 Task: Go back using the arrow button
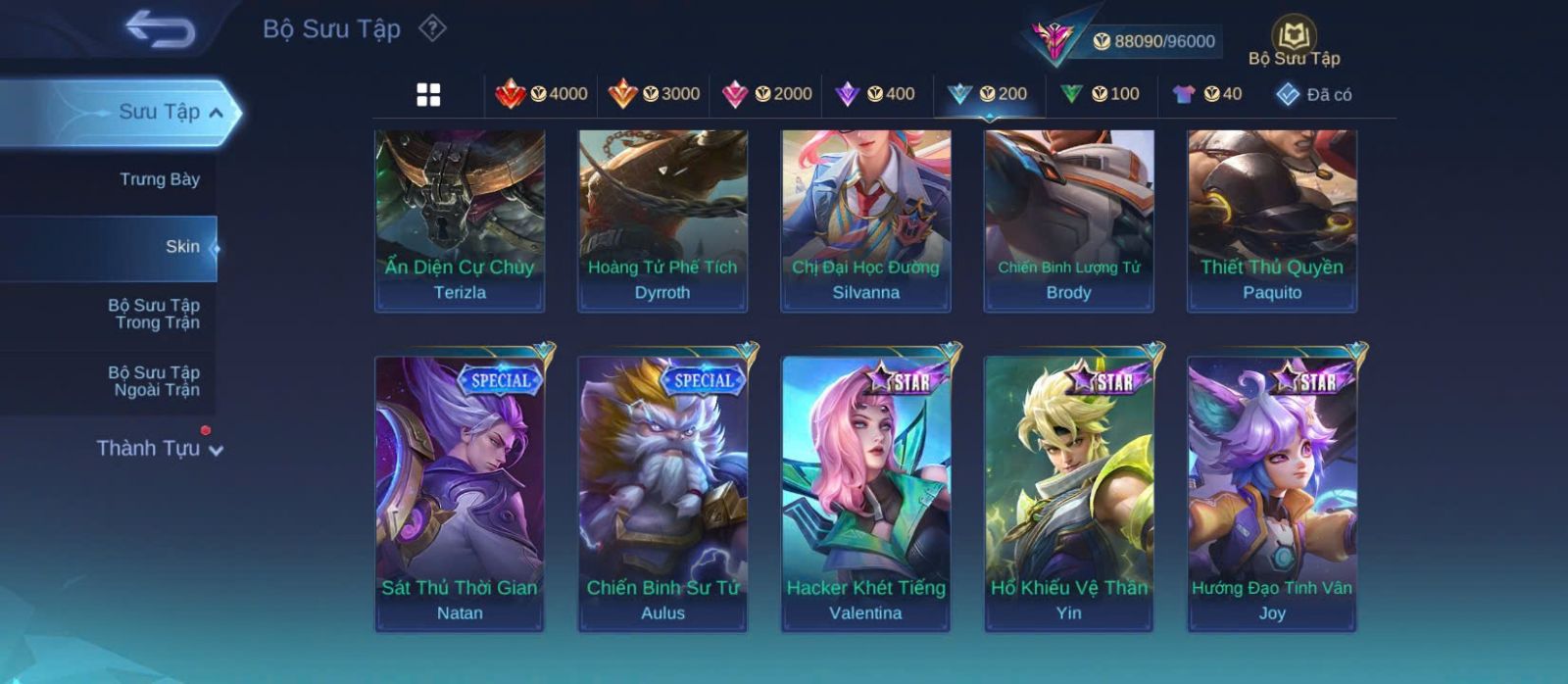click(160, 29)
